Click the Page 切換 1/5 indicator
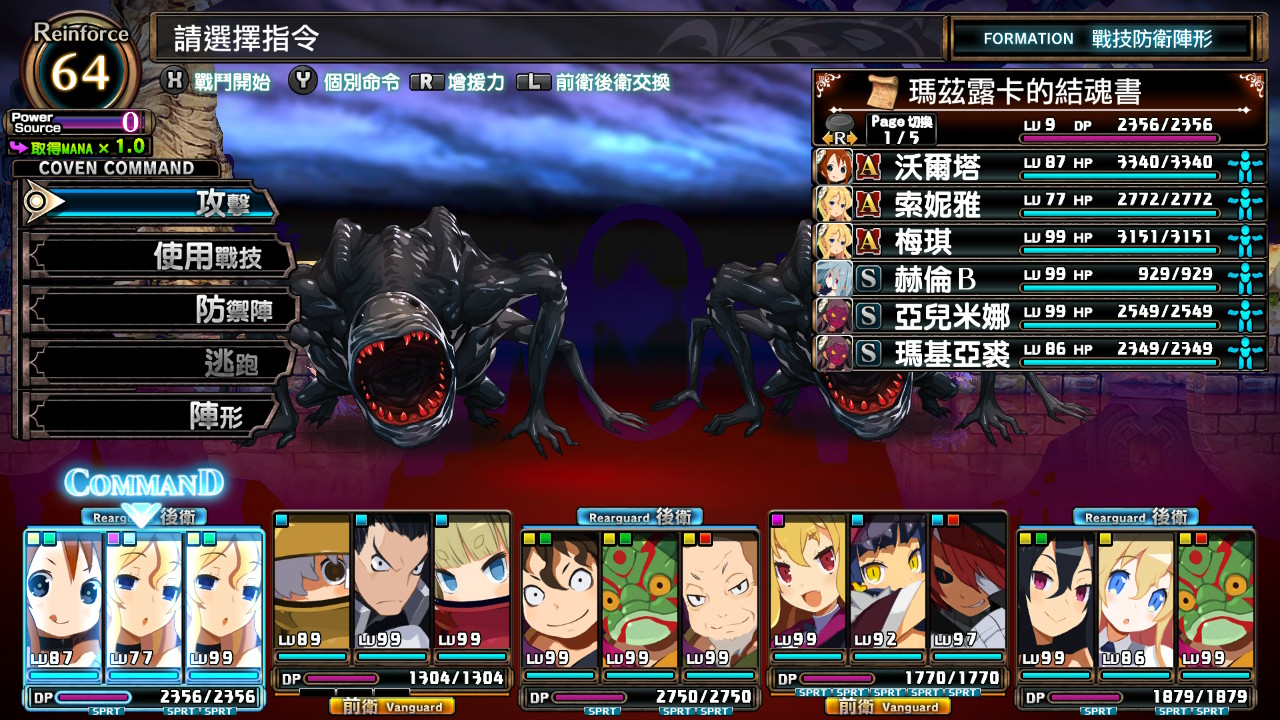The width and height of the screenshot is (1280, 720). click(901, 129)
